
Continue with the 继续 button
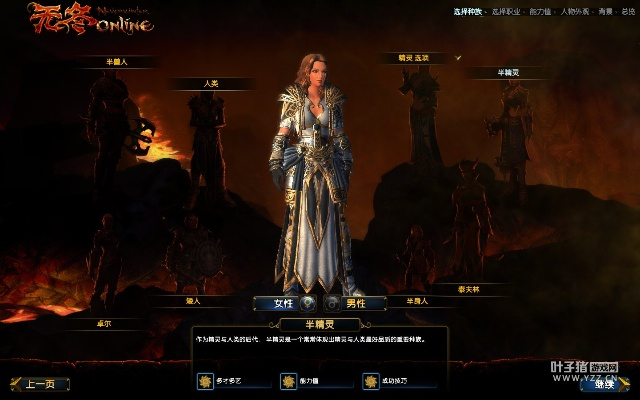pyautogui.click(x=605, y=384)
